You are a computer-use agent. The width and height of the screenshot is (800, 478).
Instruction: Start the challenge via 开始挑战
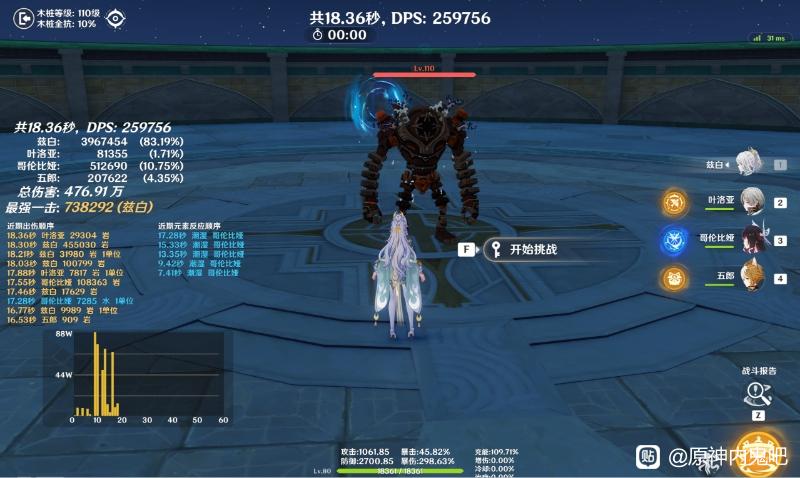[534, 250]
